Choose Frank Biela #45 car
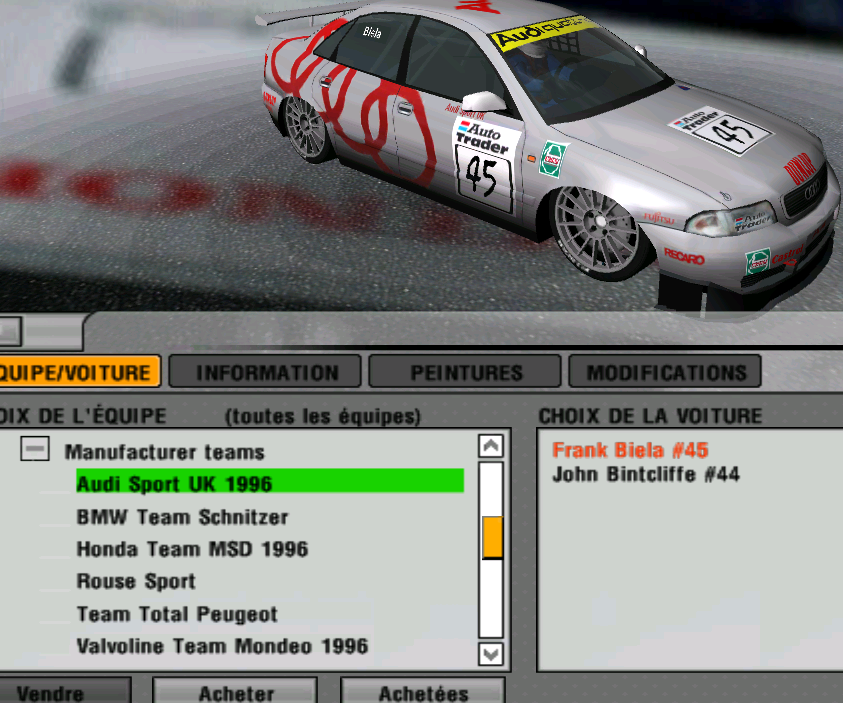This screenshot has width=843, height=703. [x=630, y=450]
